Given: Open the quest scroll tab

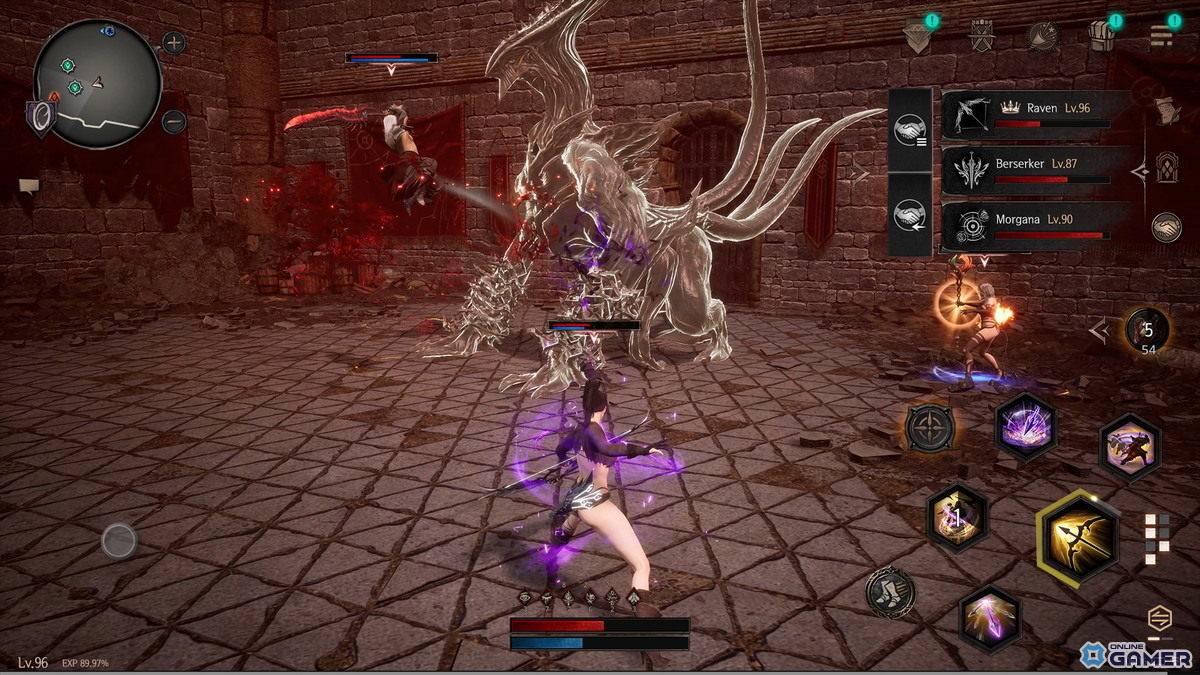Looking at the screenshot, I should [1167, 111].
